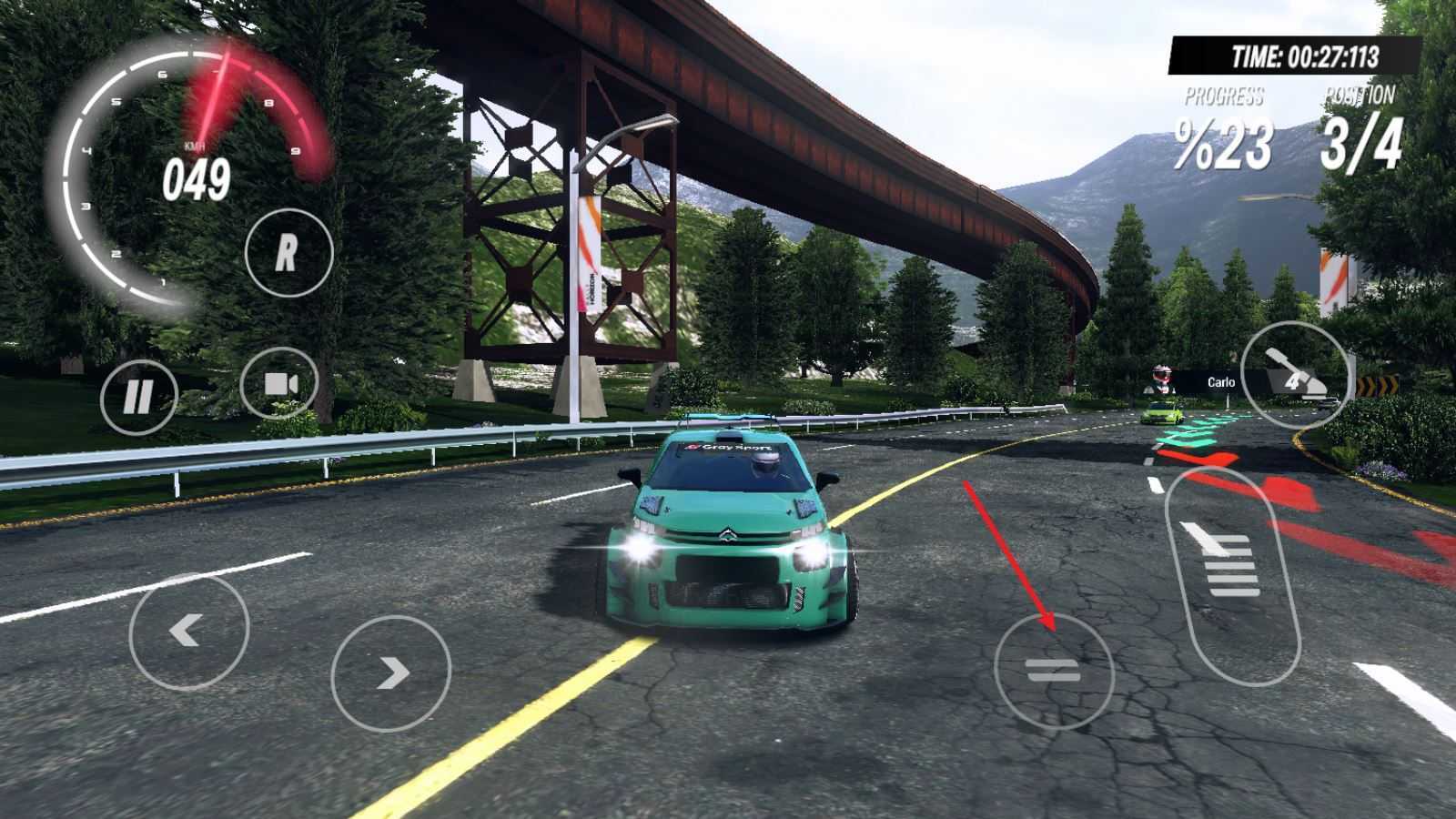Pull the handbrake lever button

click(x=1295, y=374)
